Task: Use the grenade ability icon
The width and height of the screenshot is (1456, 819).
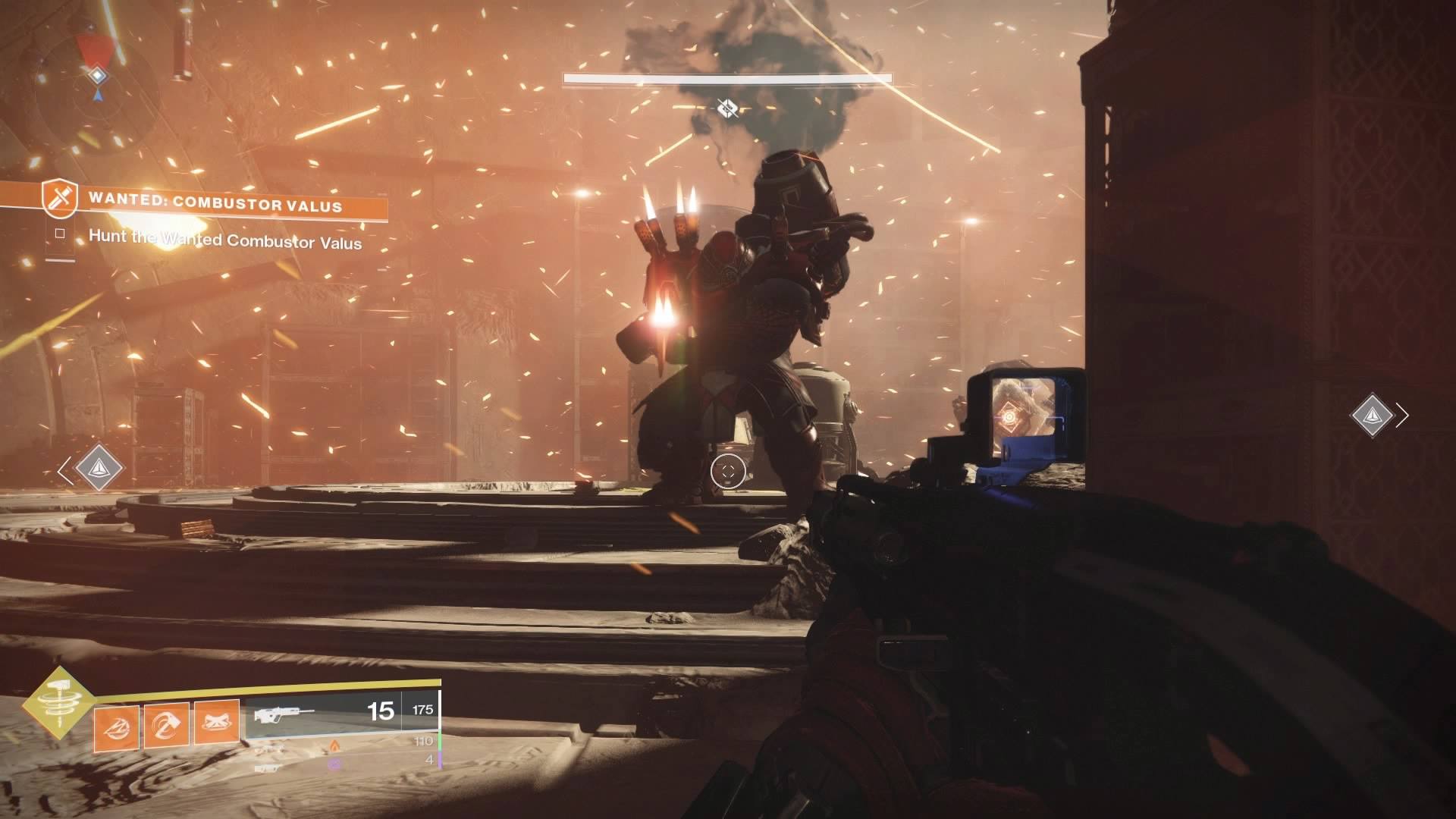Action: pos(116,725)
